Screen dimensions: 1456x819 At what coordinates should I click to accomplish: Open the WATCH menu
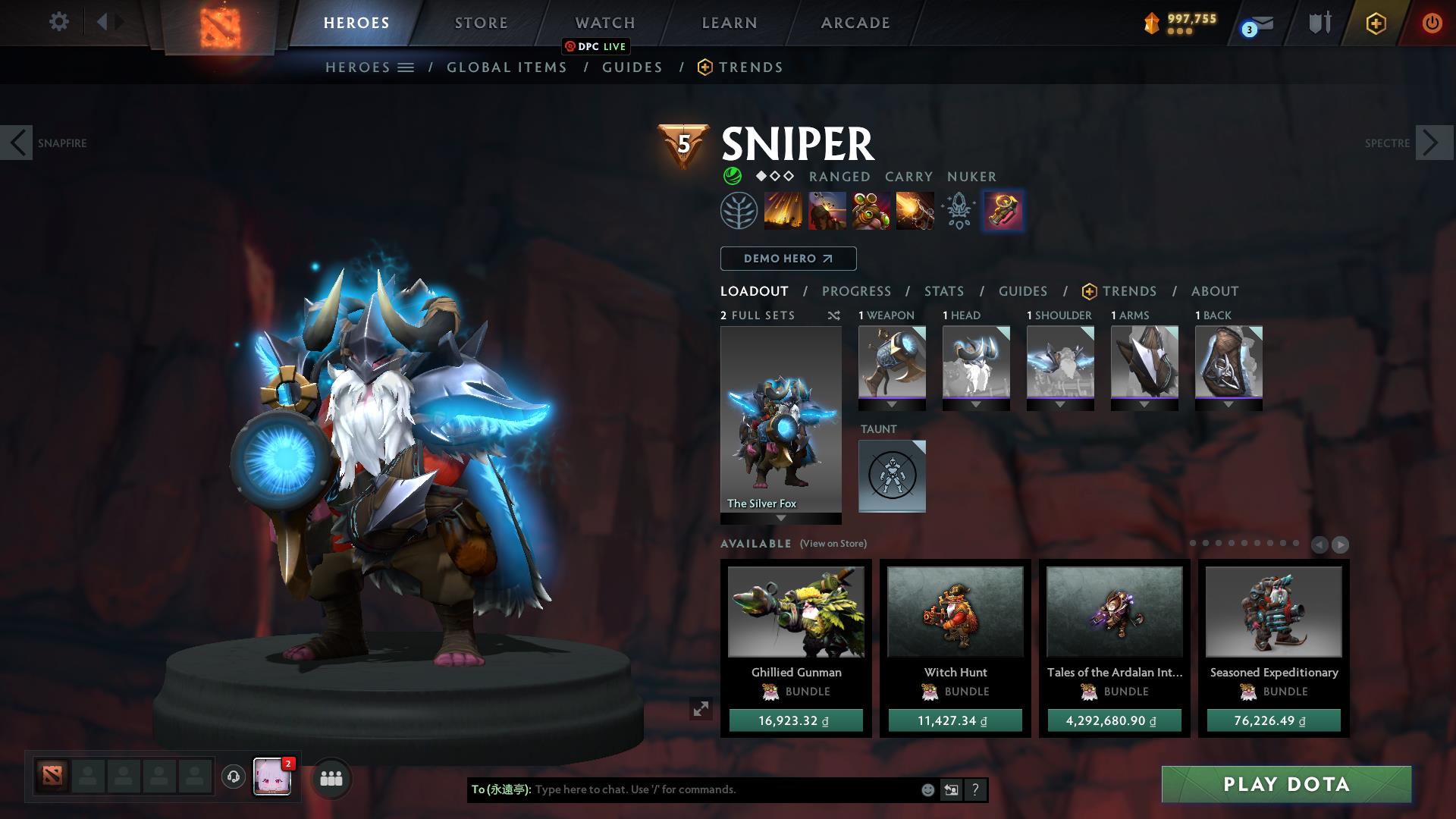click(604, 22)
